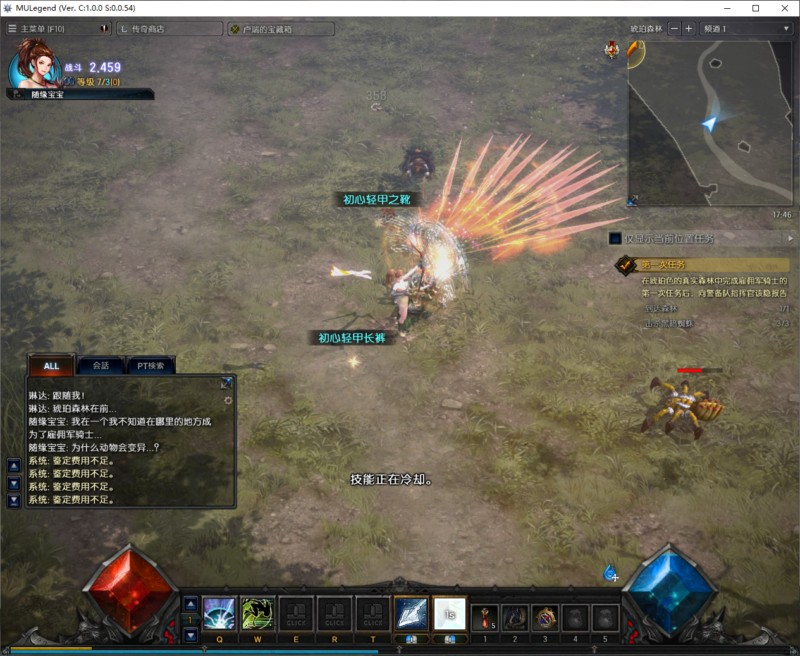Open the 卢瑞的宝藏箱 treasure chest
Viewport: 800px width, 656px height.
coord(280,29)
